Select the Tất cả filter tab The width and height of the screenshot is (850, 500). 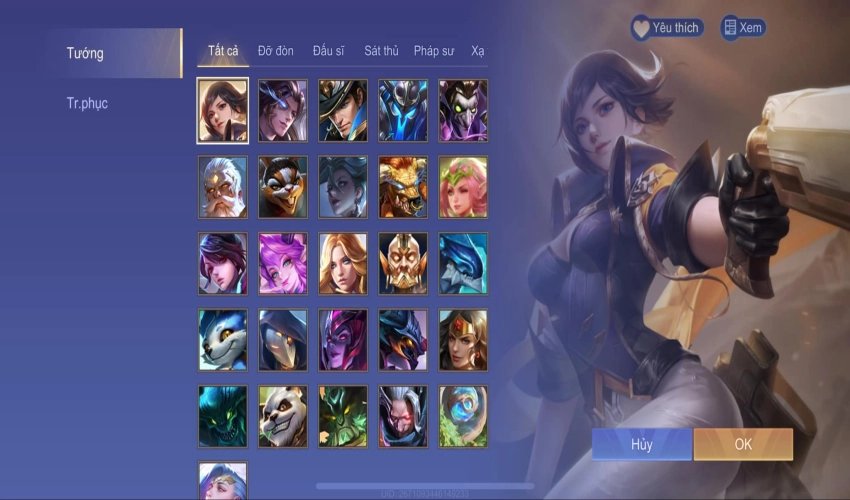[x=223, y=51]
